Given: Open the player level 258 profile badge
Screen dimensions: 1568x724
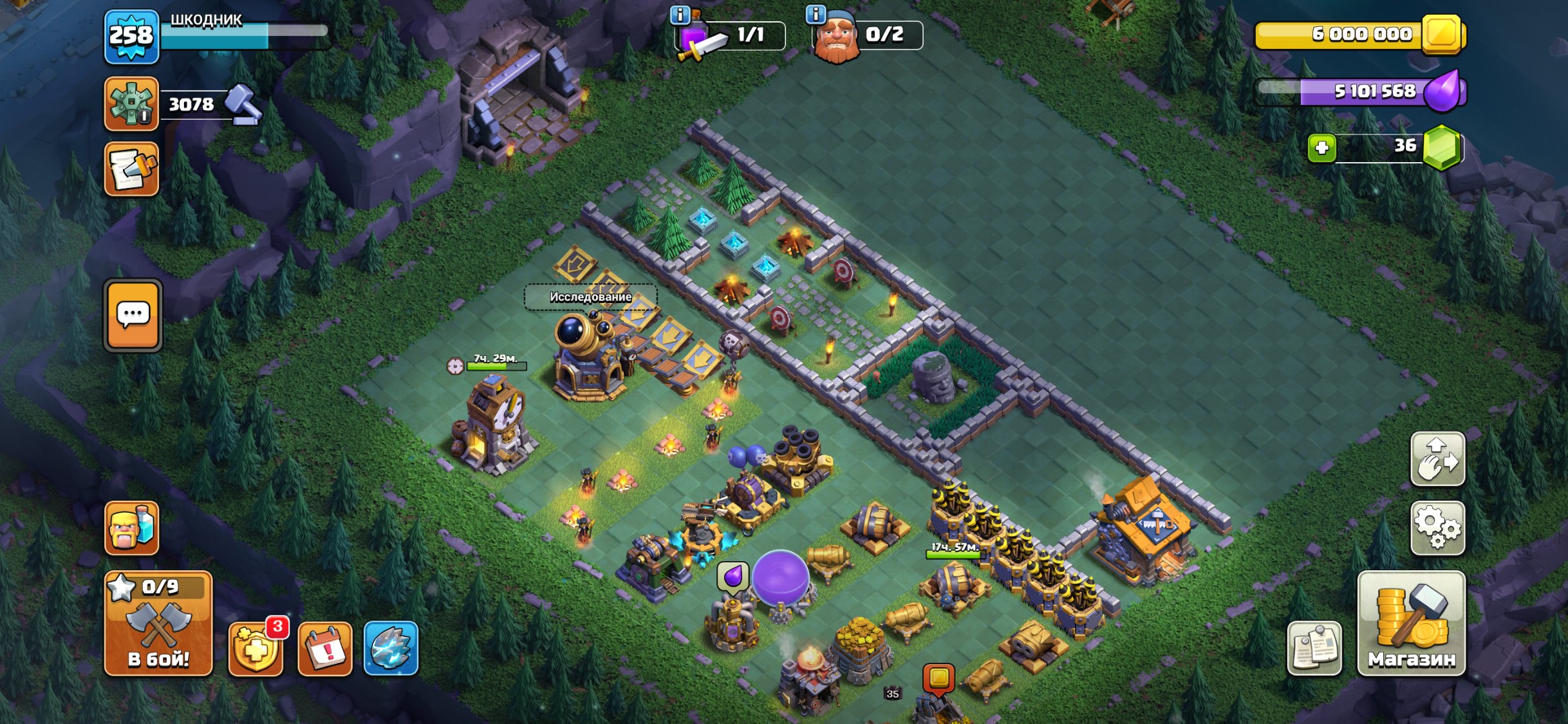Looking at the screenshot, I should 131,36.
